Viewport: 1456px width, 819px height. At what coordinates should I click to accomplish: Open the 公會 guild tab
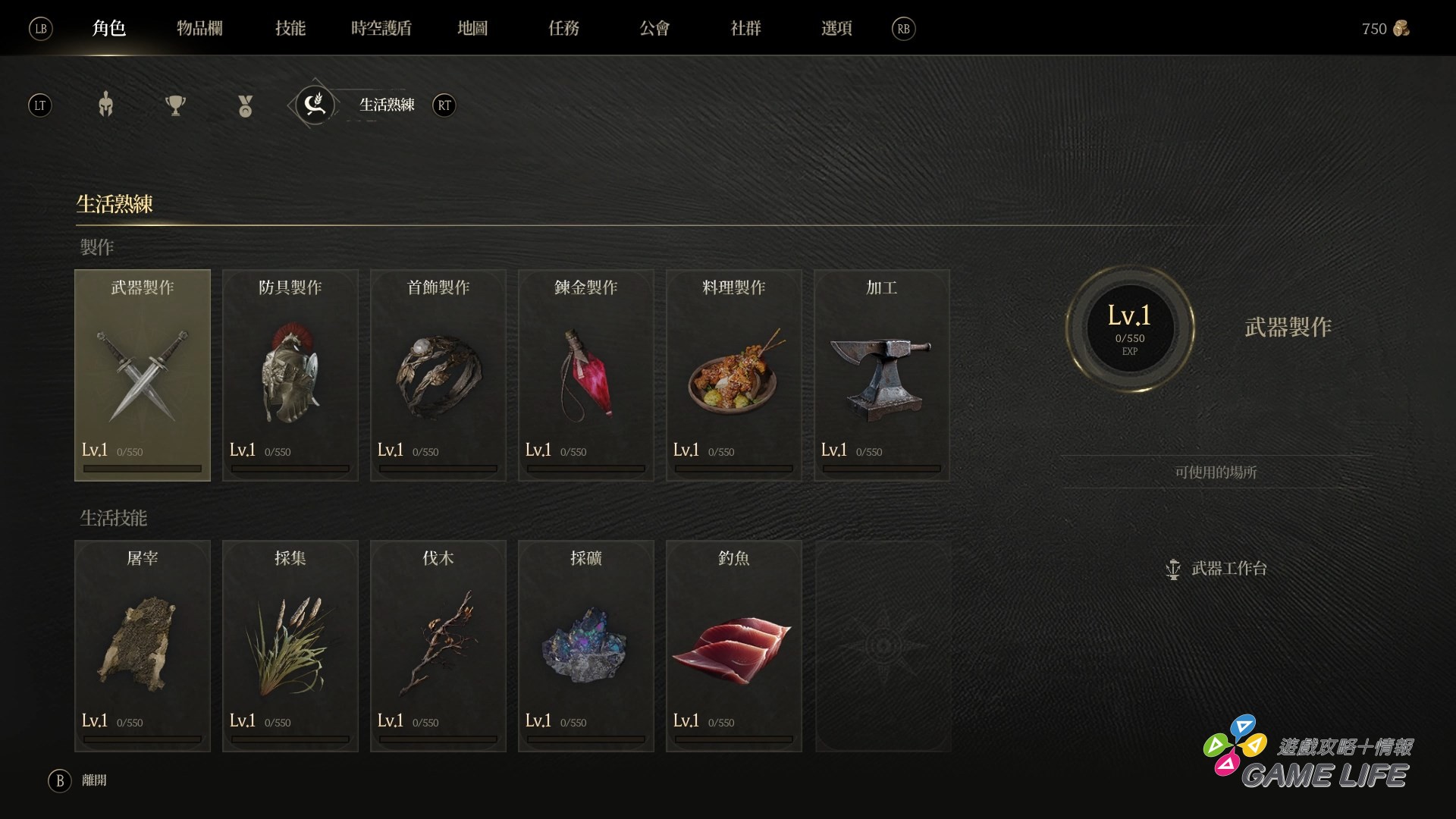click(x=654, y=29)
